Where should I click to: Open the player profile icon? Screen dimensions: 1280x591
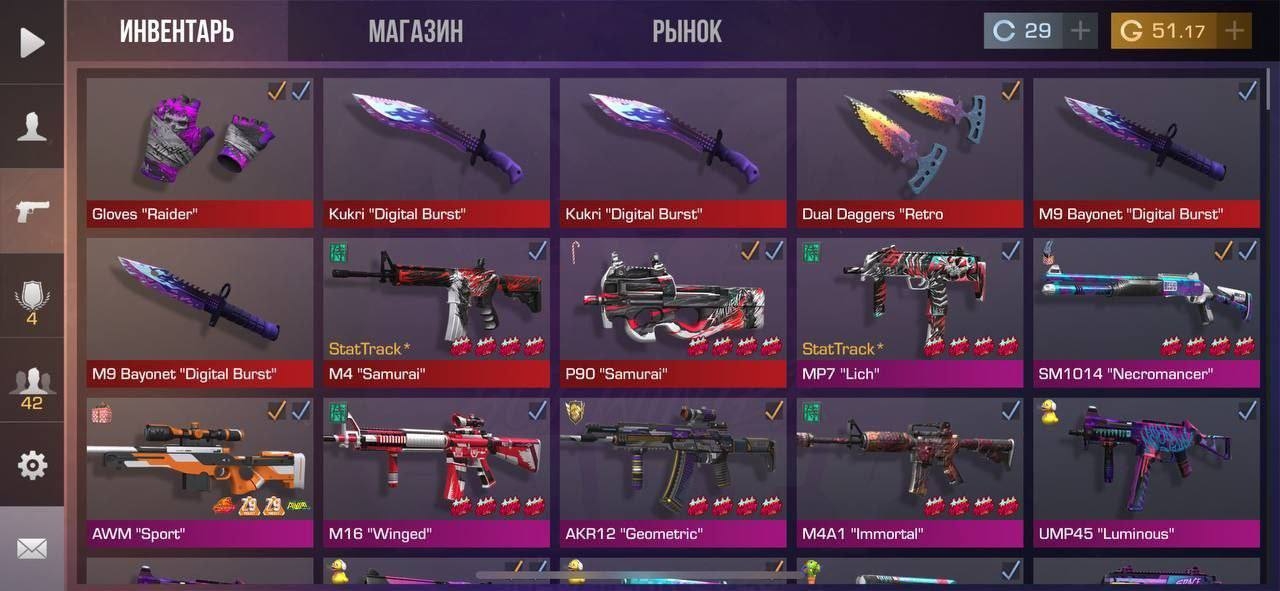click(32, 127)
